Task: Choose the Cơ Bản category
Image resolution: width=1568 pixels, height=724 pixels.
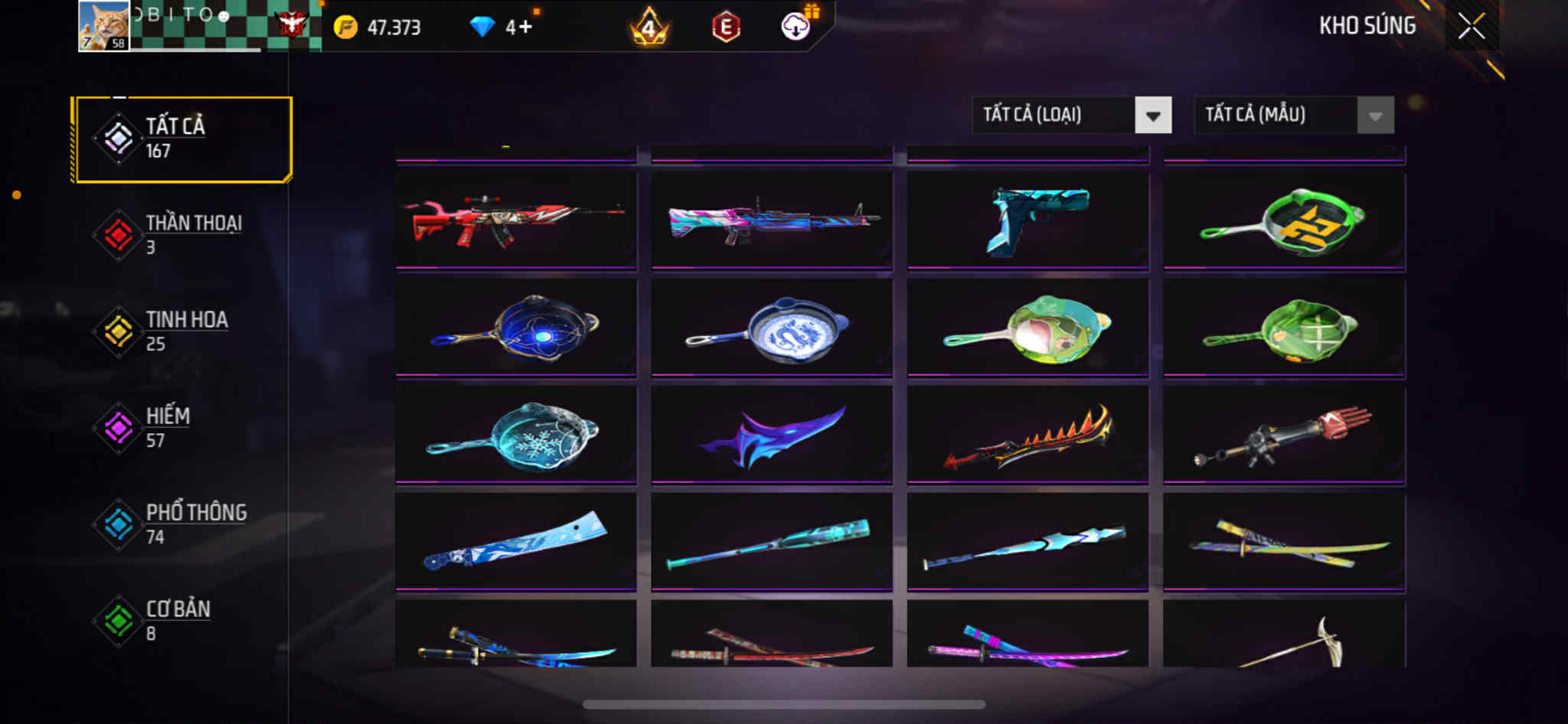Action: 182,621
